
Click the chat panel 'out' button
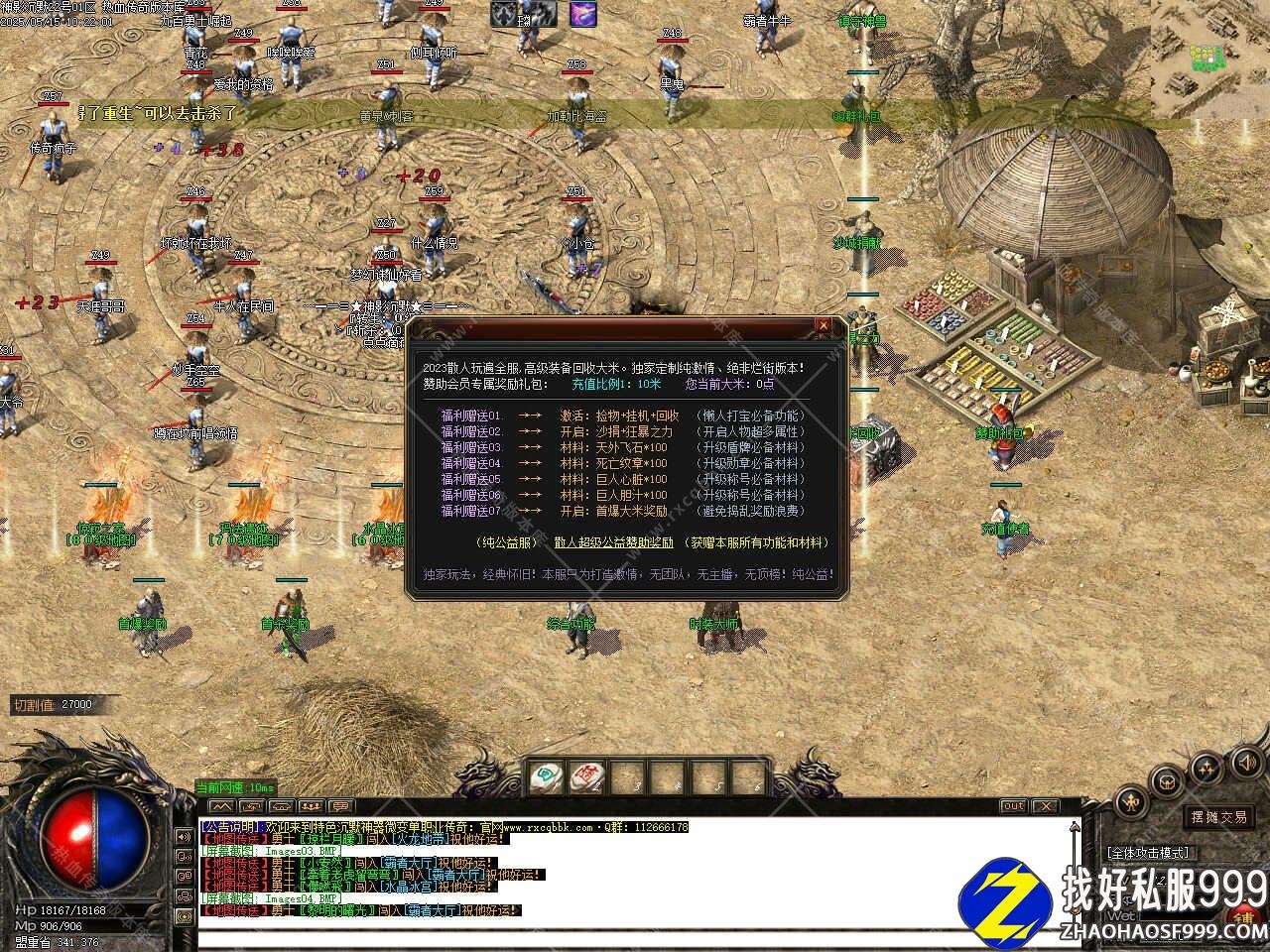point(1013,806)
